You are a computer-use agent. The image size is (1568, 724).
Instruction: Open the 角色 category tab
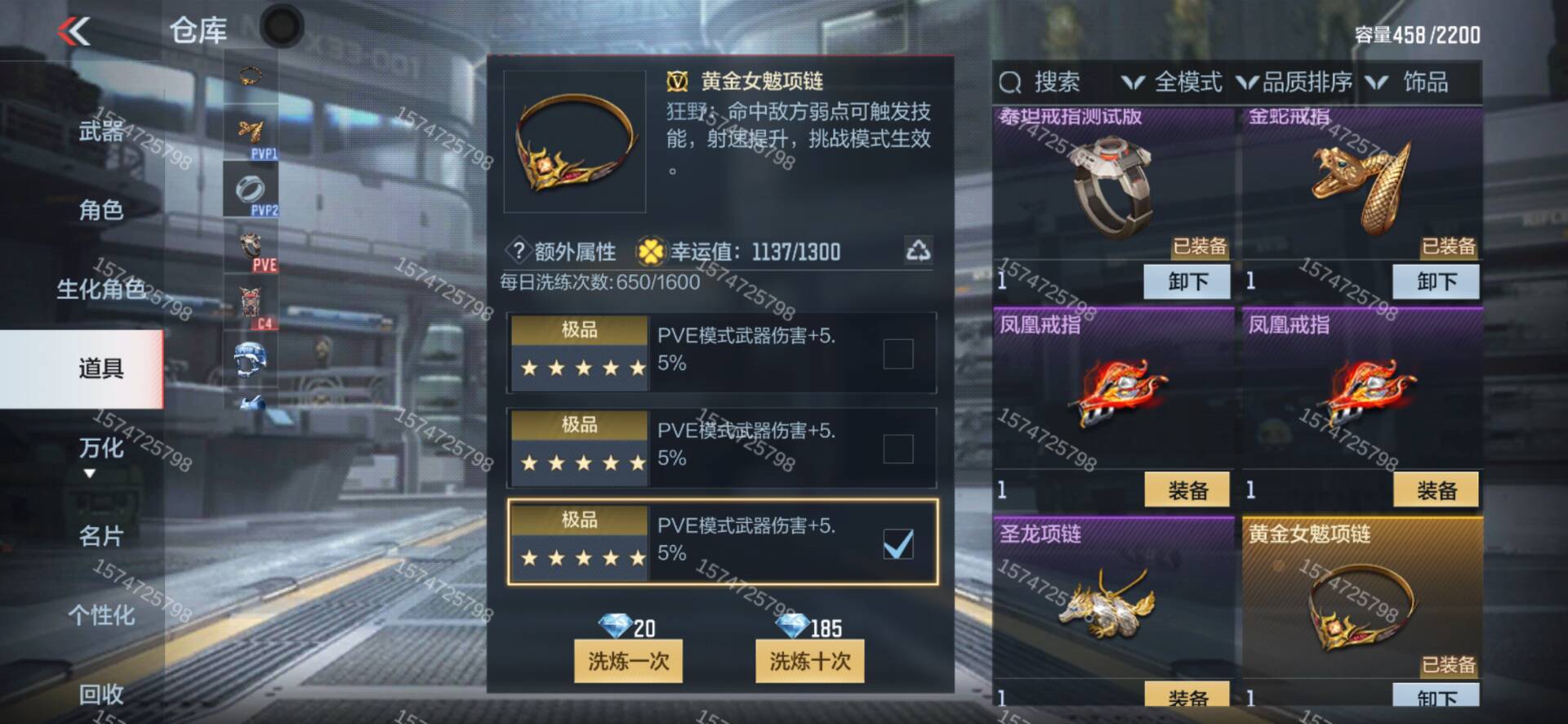(100, 210)
